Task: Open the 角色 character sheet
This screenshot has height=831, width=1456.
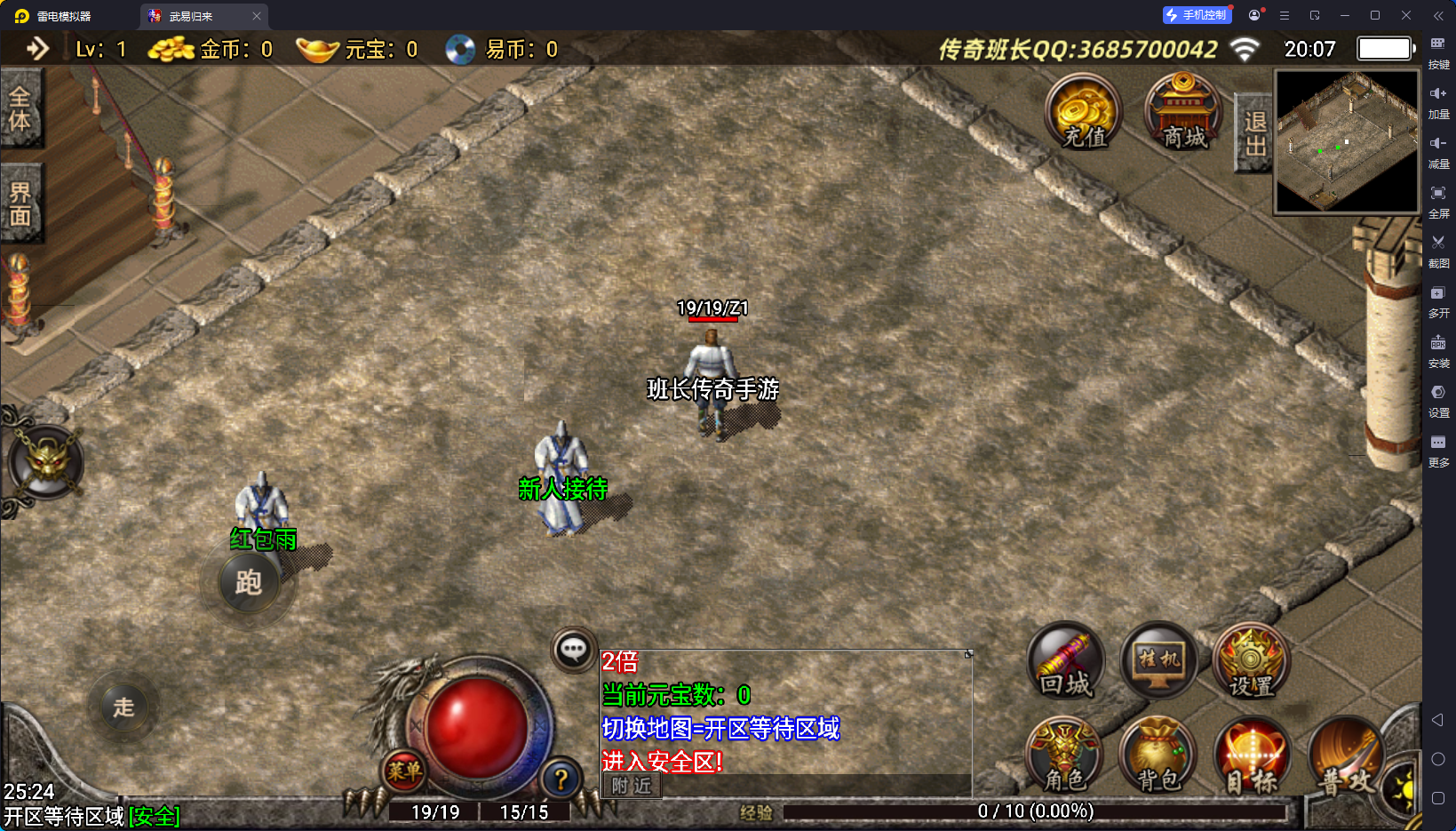Action: click(1065, 755)
